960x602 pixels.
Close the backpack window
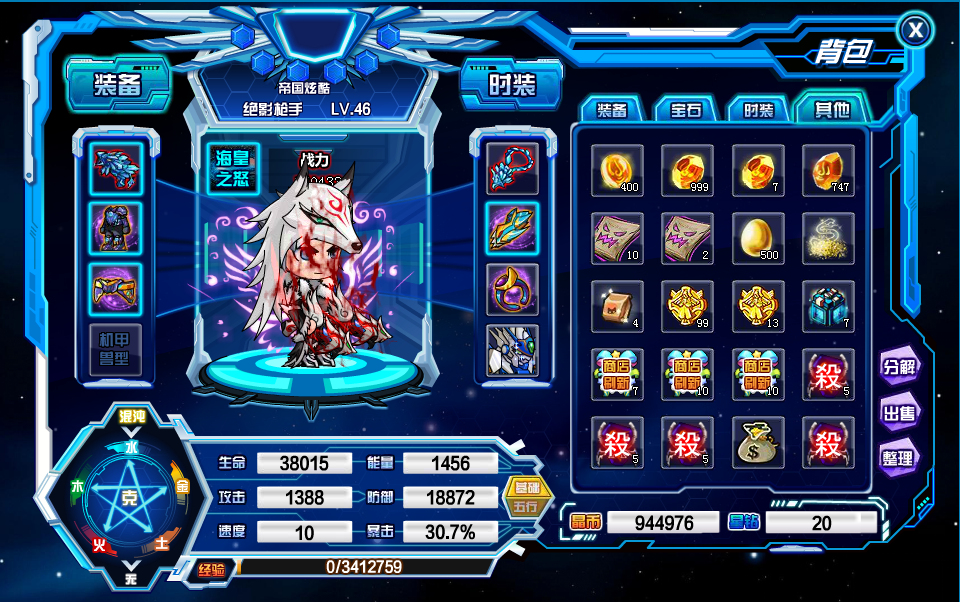tap(916, 31)
